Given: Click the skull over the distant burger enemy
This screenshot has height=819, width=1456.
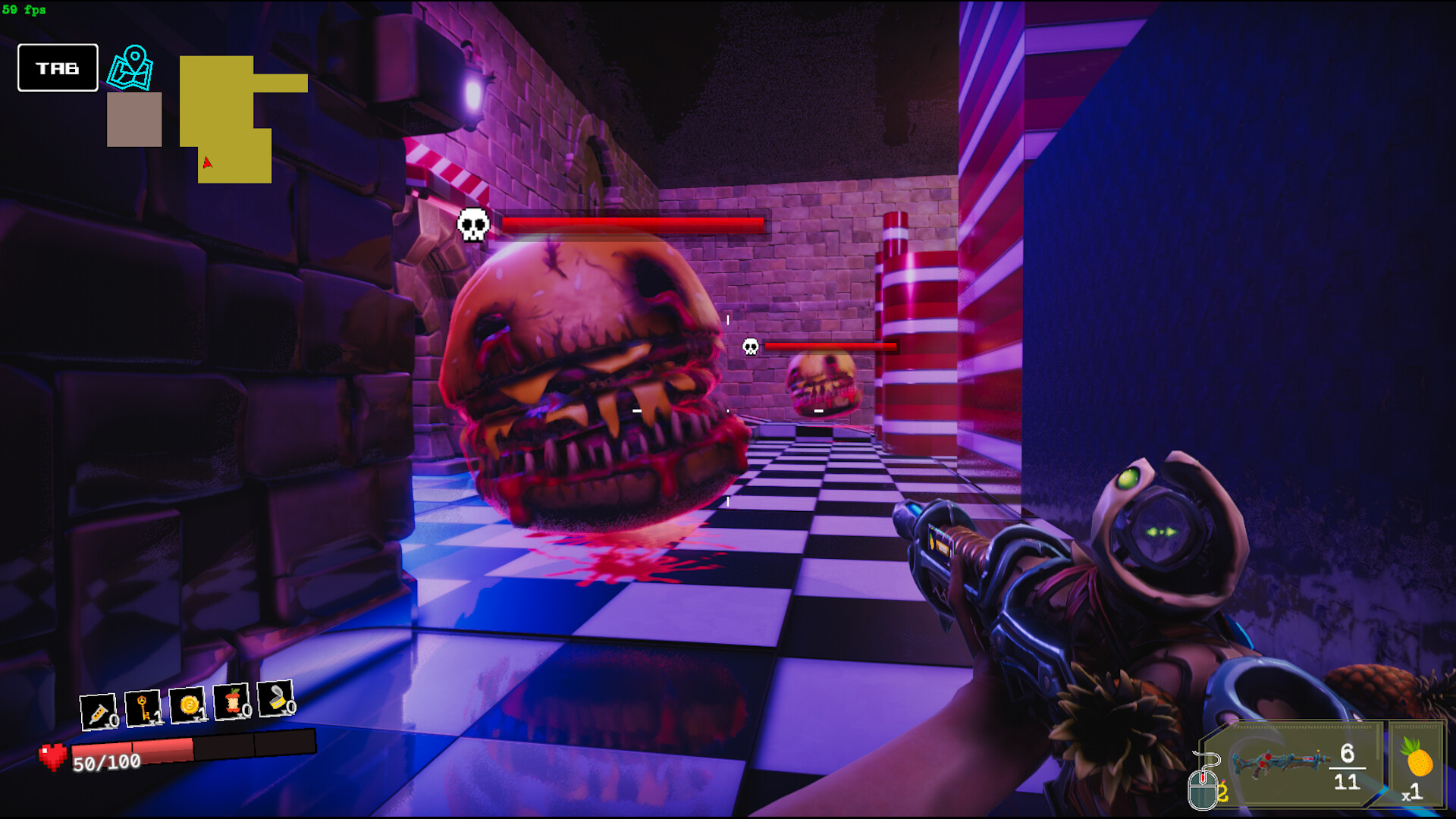Looking at the screenshot, I should (x=750, y=347).
